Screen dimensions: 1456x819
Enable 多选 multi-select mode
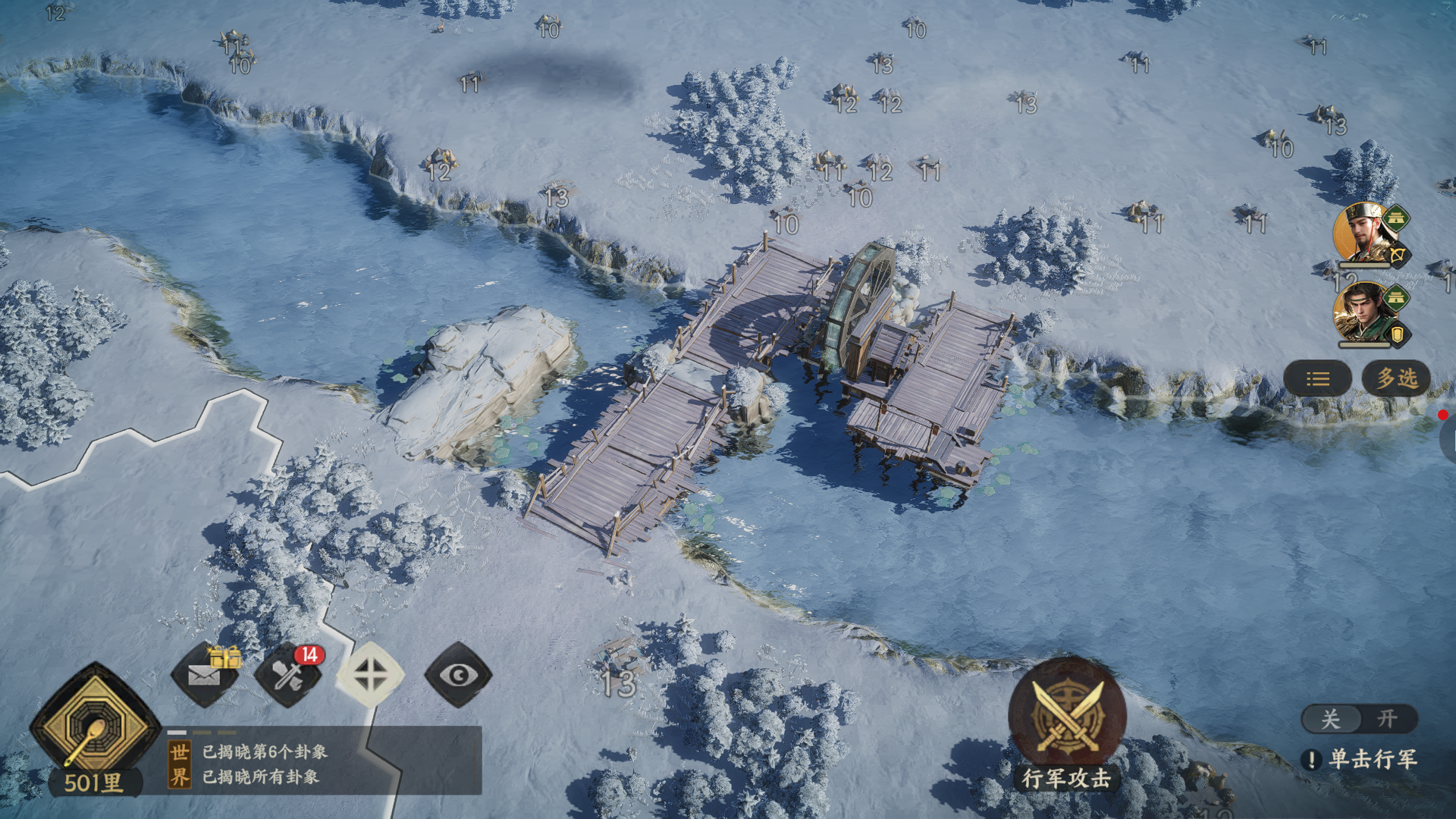(x=1396, y=378)
